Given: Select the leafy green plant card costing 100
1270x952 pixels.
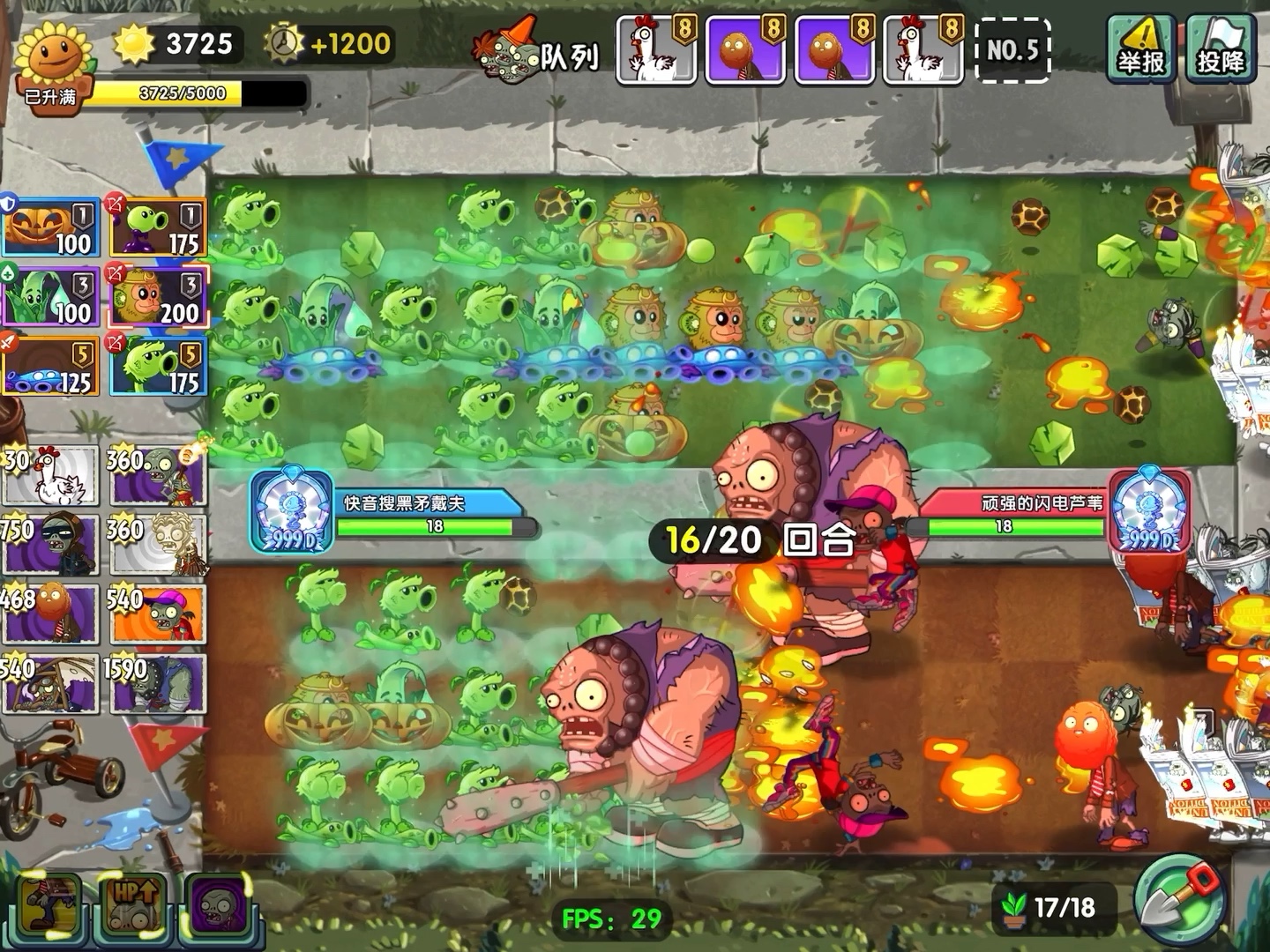Looking at the screenshot, I should (52, 298).
